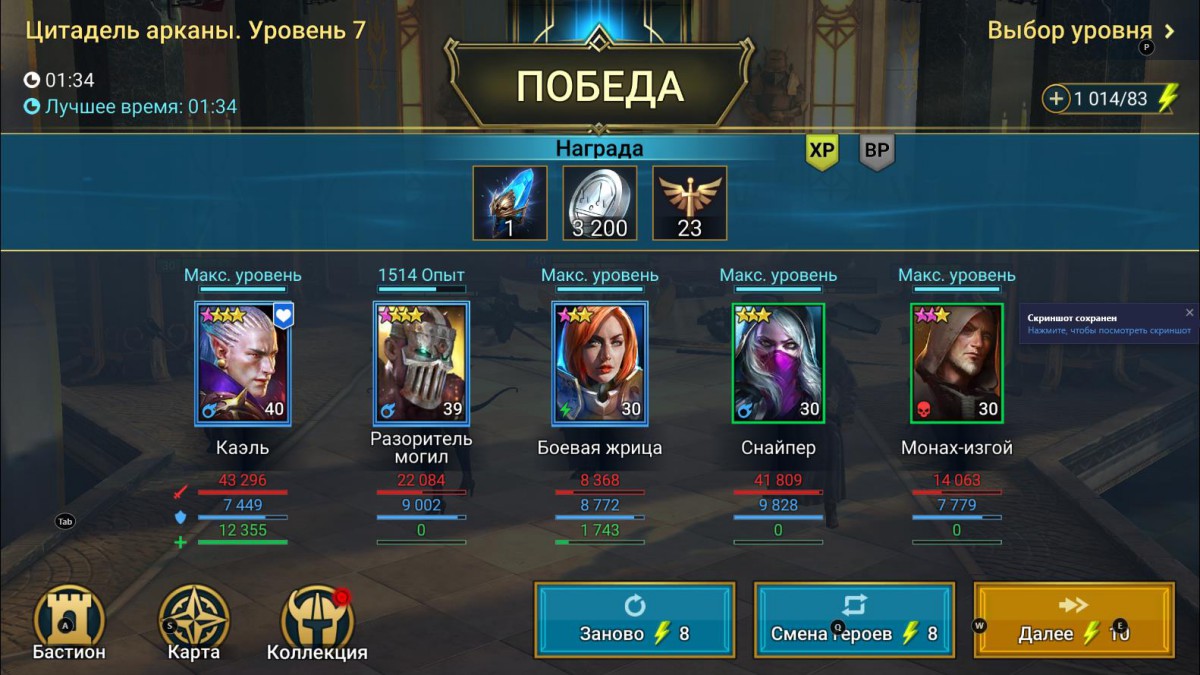Click the yellow XP boost badge

click(822, 152)
